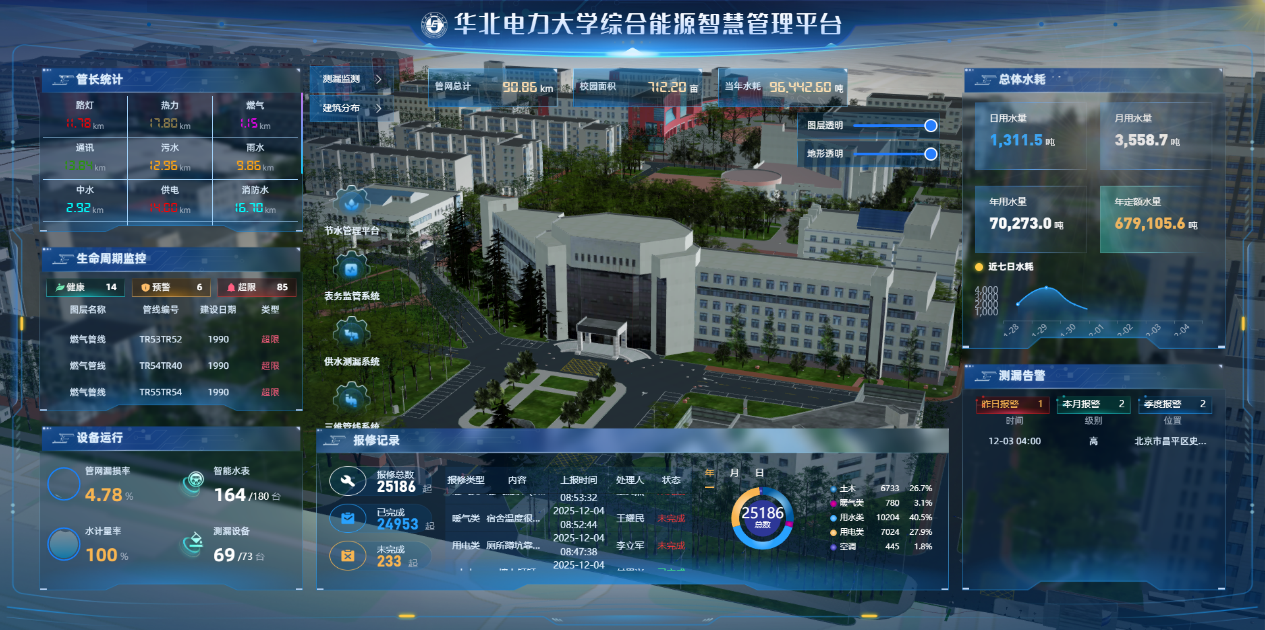1265x630 pixels.
Task: Launch the 供水测漏系统 gear icon
Action: pos(351,334)
